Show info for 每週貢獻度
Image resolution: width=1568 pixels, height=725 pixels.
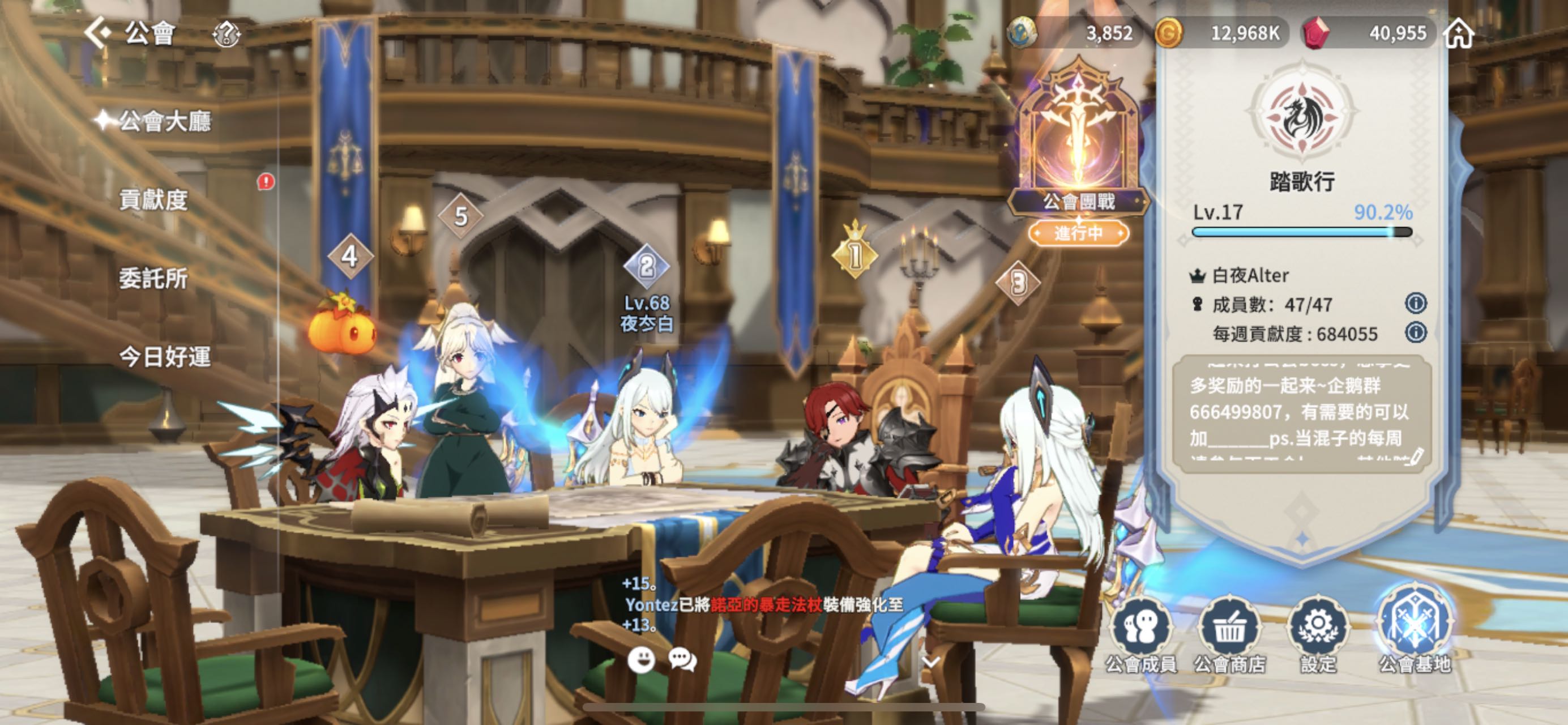(x=1416, y=332)
